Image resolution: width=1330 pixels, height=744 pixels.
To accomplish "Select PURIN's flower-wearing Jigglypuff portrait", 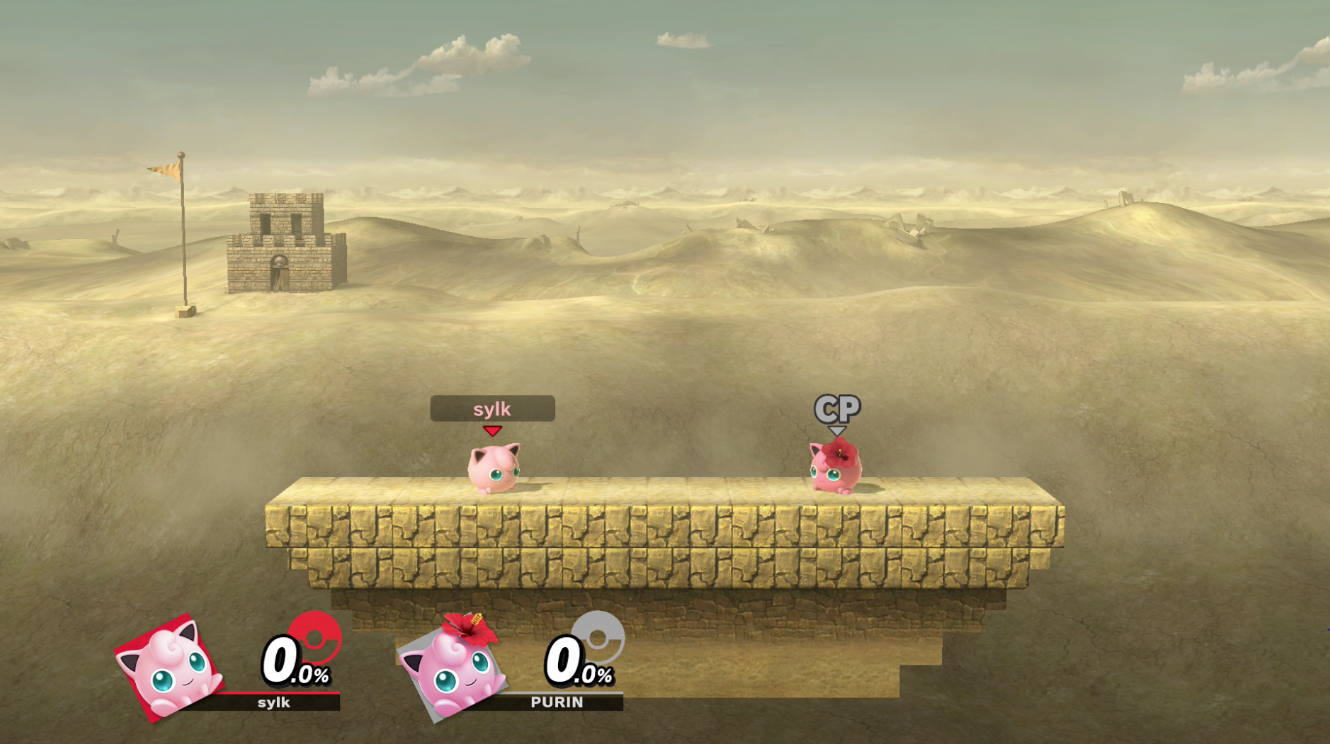I will click(x=453, y=668).
